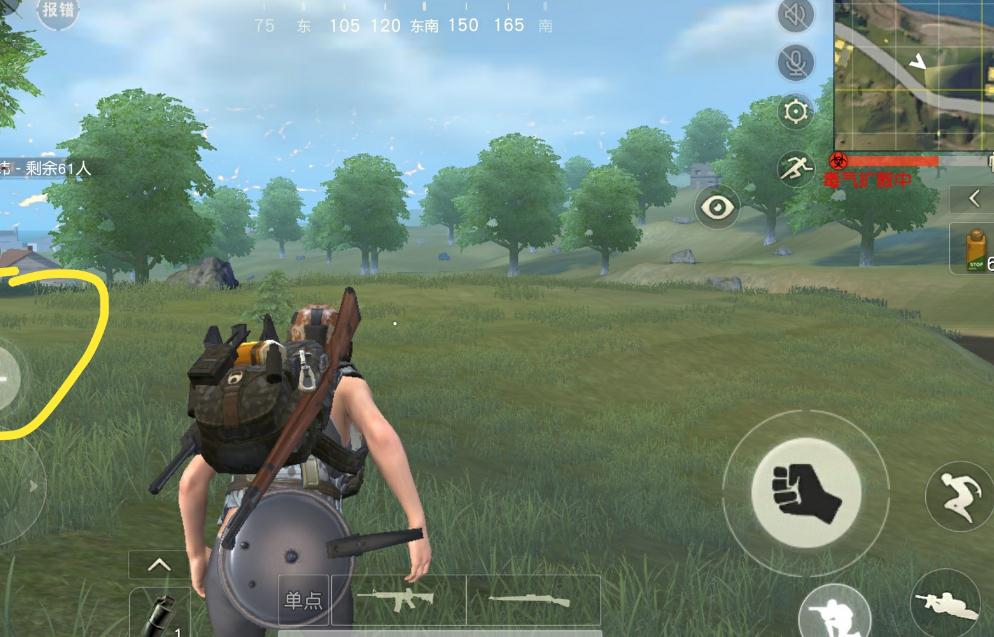This screenshot has width=994, height=637.
Task: Toggle the microphone voice chat icon
Action: (x=795, y=62)
